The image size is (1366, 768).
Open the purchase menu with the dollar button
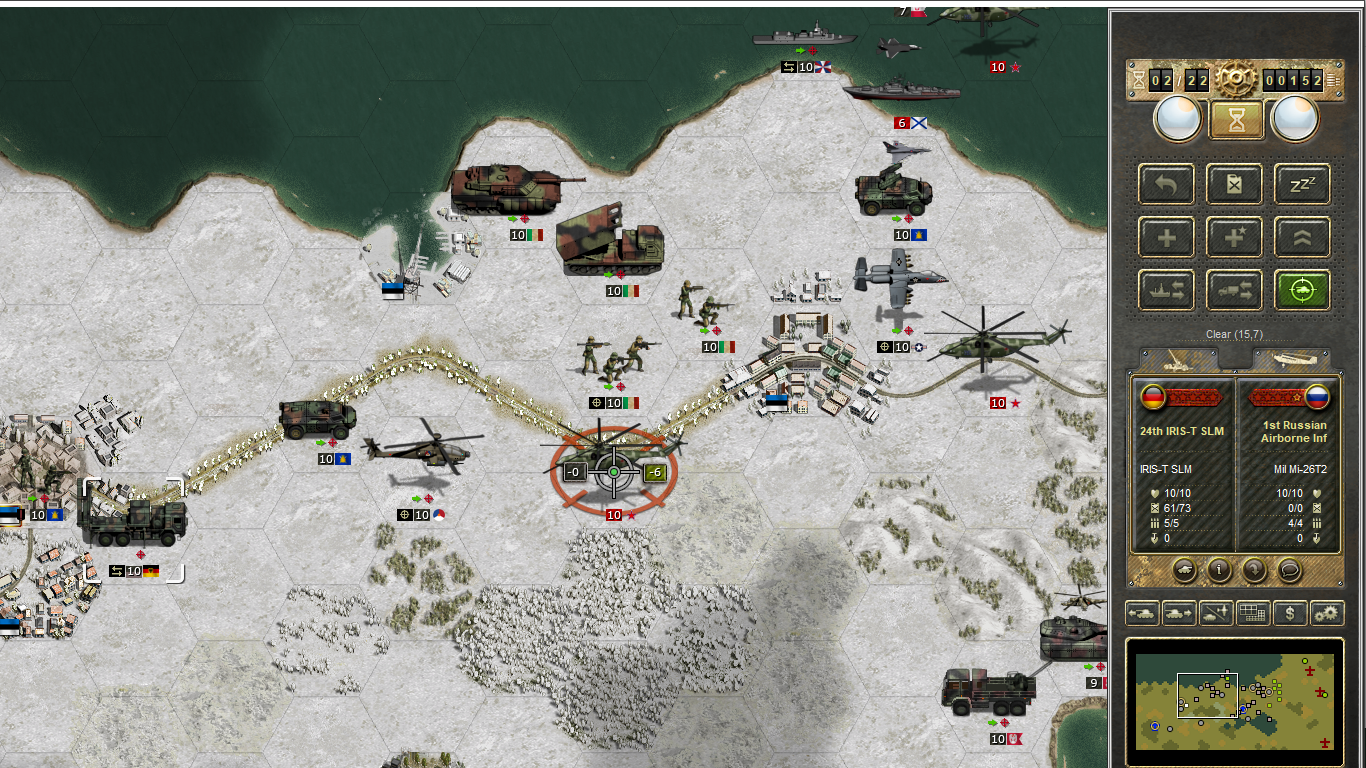1290,613
